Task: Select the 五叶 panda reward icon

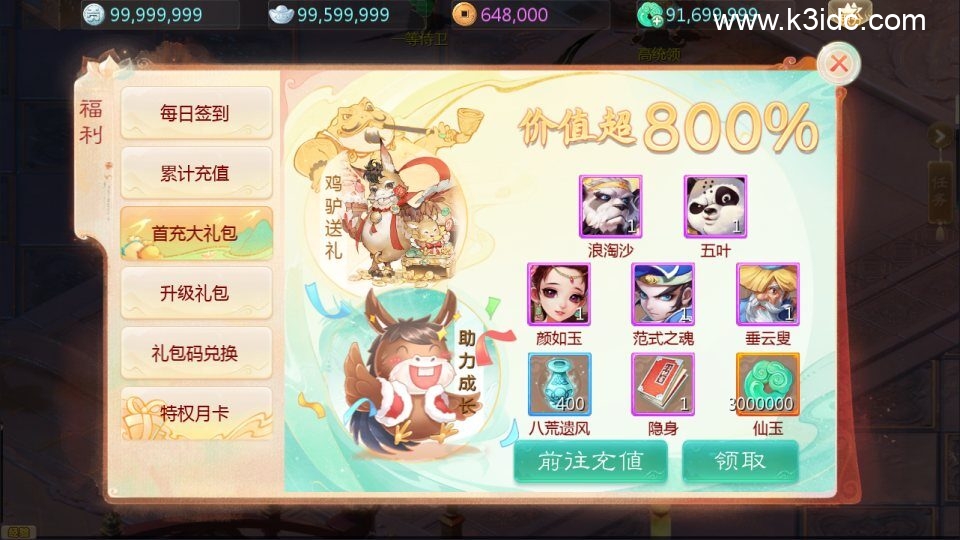Action: 715,206
